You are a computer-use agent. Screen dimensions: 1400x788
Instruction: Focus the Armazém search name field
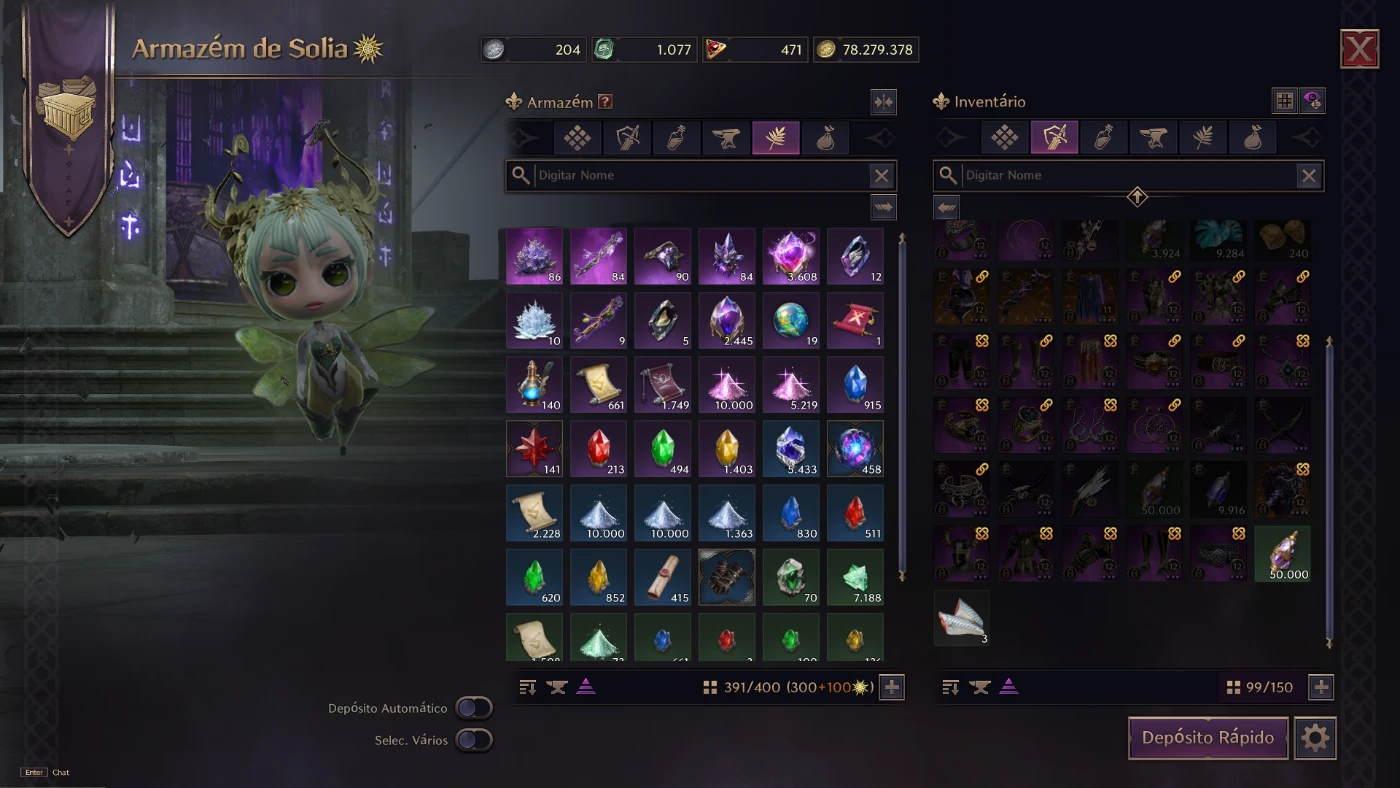[700, 176]
